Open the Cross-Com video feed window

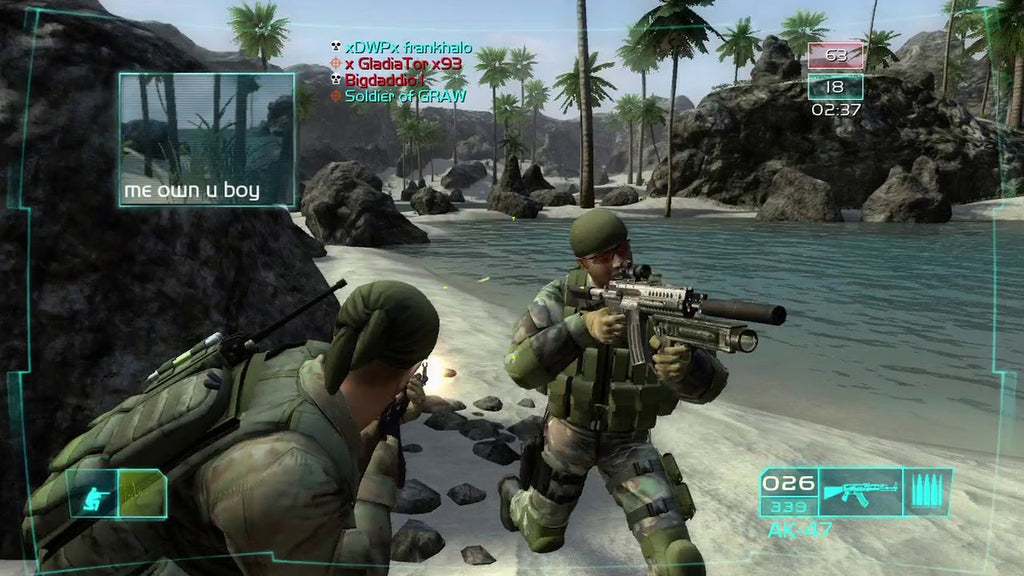(x=207, y=139)
